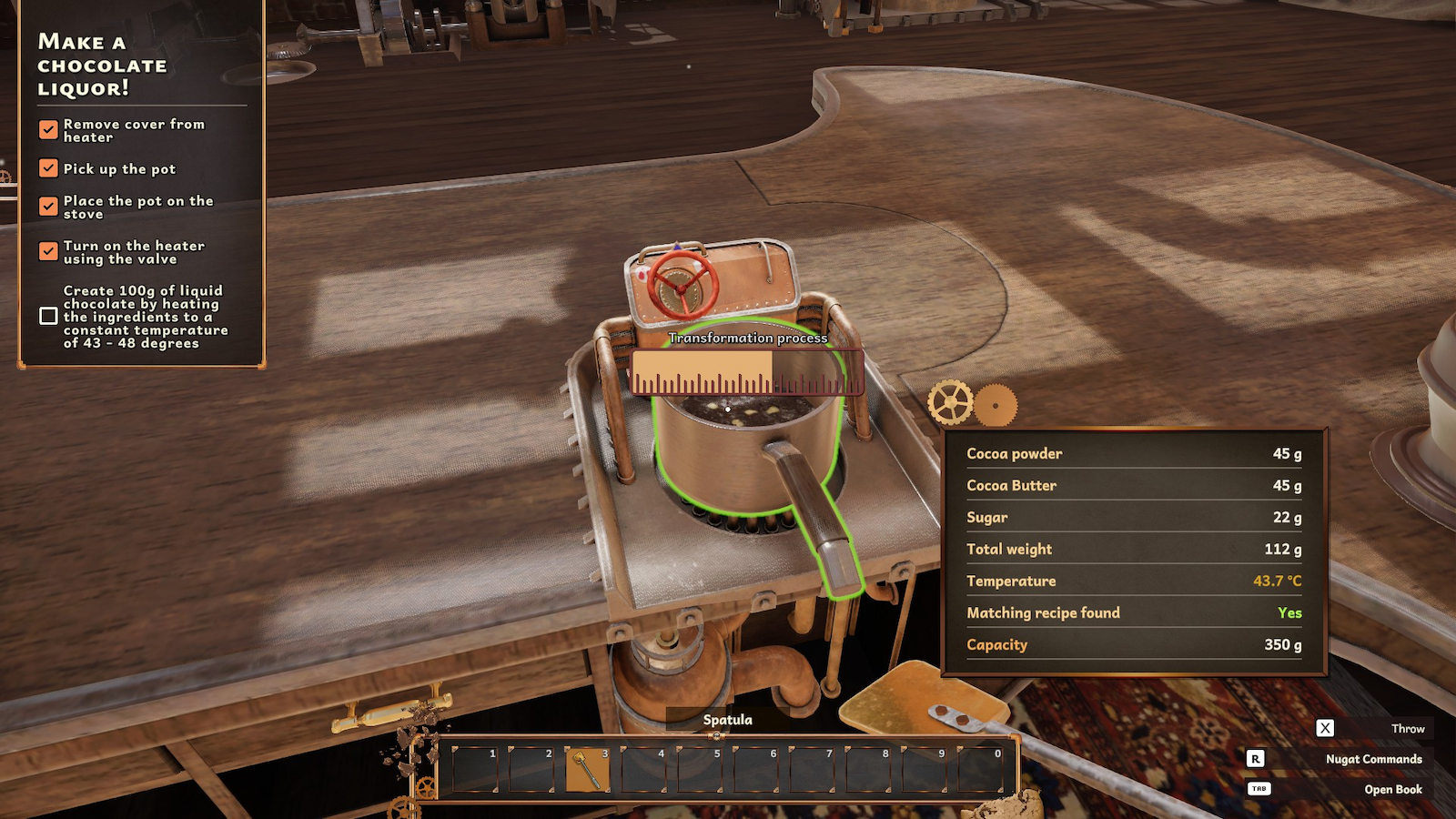Image resolution: width=1456 pixels, height=819 pixels.
Task: Click the R key icon for Nugat Commands
Action: (1258, 758)
